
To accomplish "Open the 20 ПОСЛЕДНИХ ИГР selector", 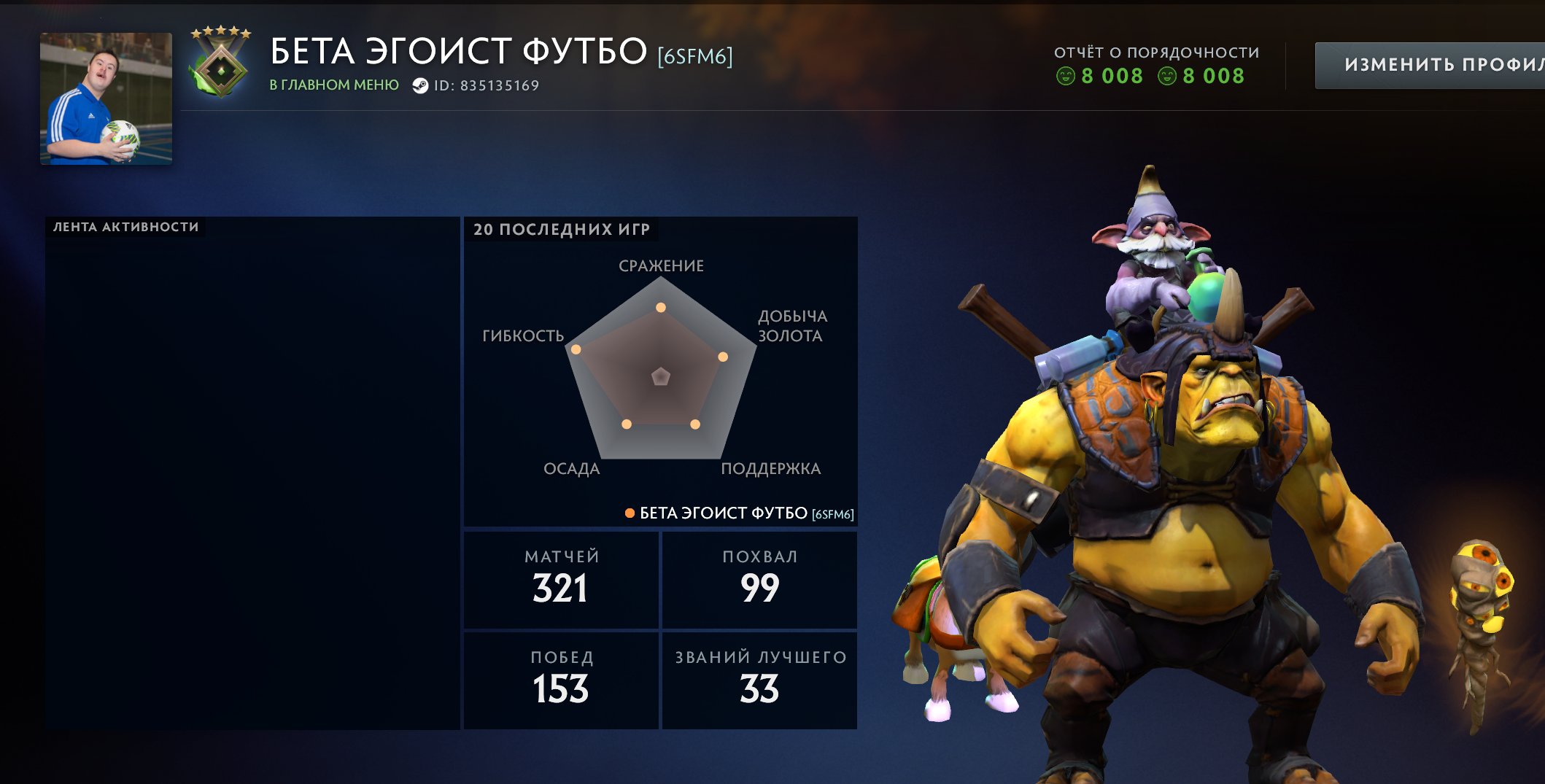I will click(559, 230).
